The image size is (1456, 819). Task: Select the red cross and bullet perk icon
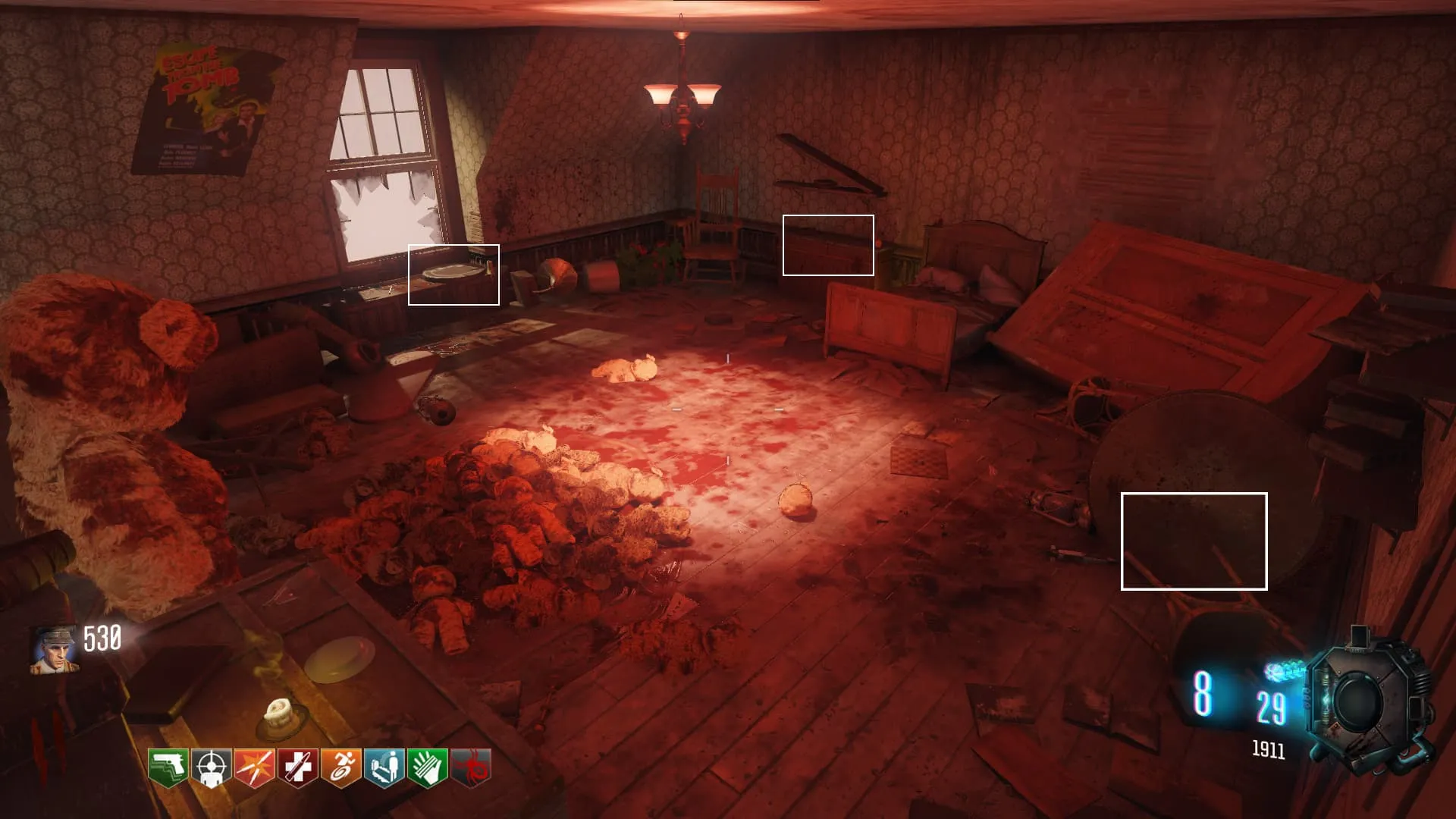(x=297, y=767)
